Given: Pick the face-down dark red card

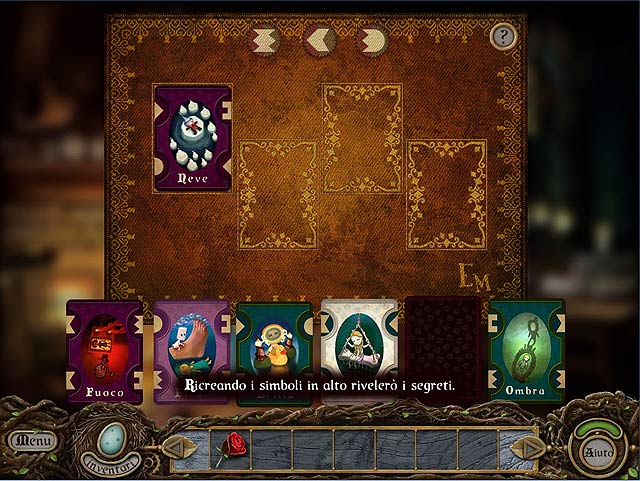Looking at the screenshot, I should 443,345.
